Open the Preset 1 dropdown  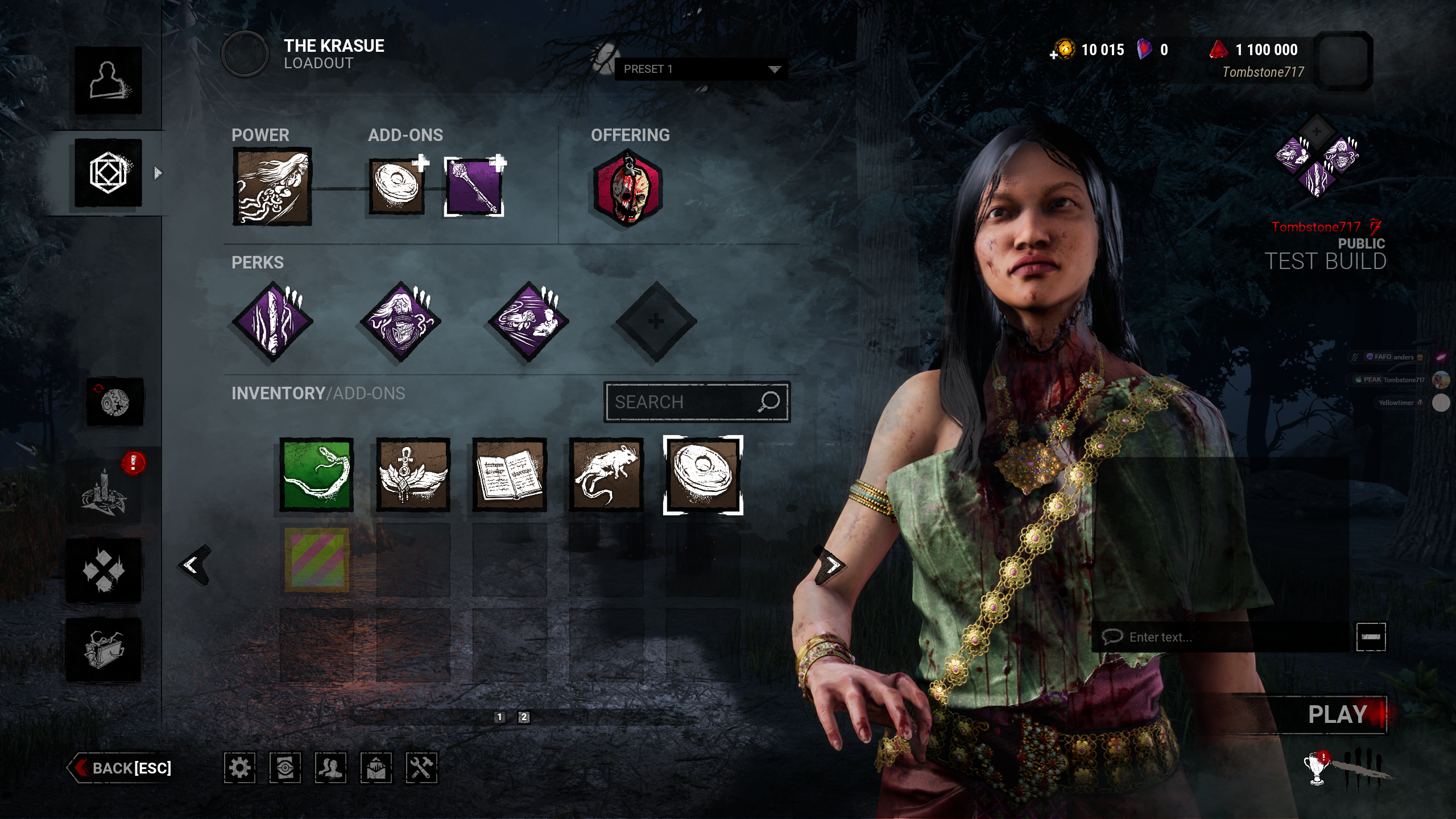(x=701, y=69)
